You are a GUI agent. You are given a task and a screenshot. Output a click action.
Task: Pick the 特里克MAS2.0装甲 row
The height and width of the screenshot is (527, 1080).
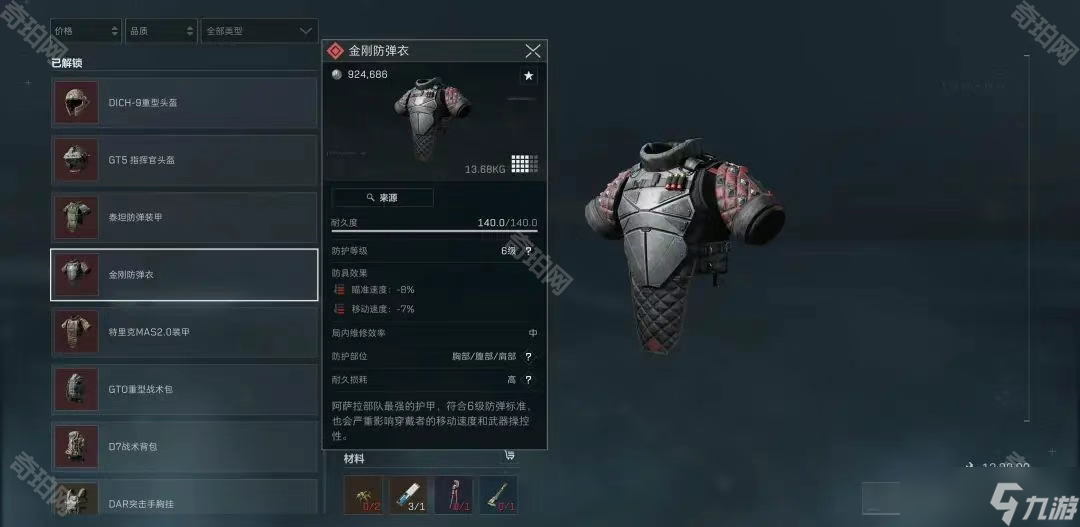tap(184, 332)
